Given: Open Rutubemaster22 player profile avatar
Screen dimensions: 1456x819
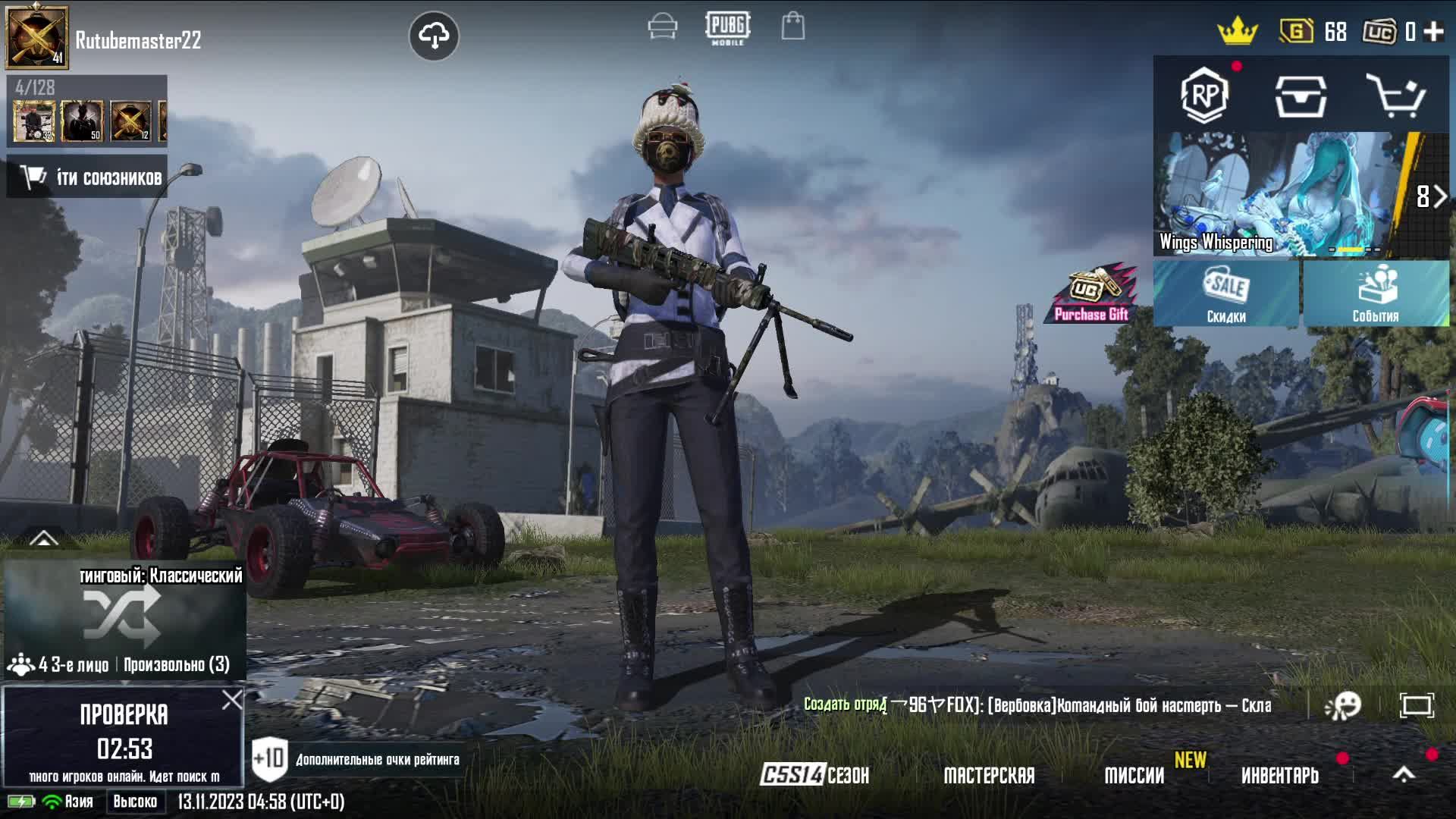Looking at the screenshot, I should pyautogui.click(x=36, y=36).
